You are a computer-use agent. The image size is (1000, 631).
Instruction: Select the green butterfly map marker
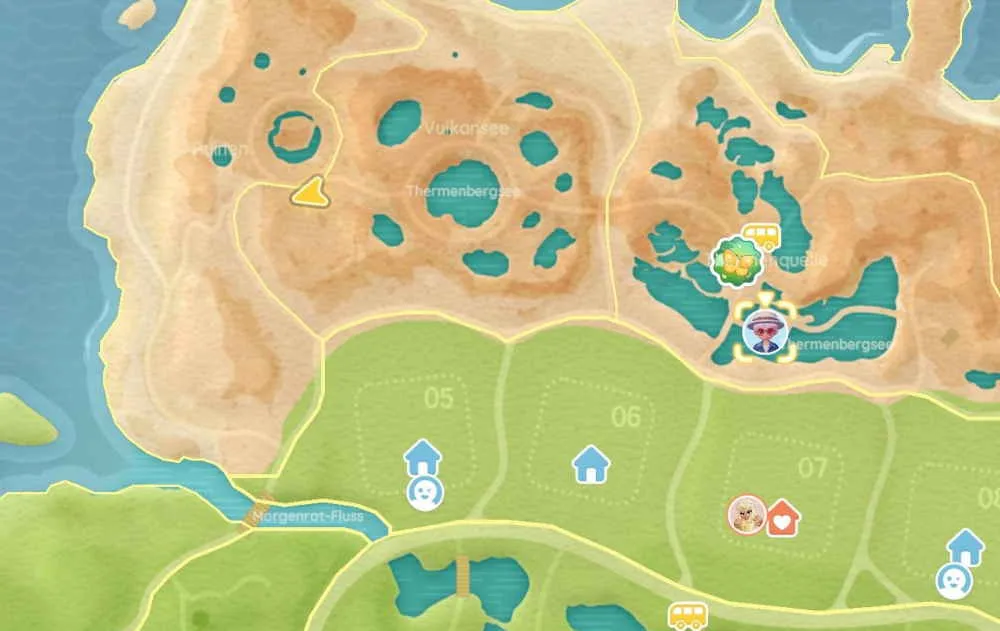(738, 262)
